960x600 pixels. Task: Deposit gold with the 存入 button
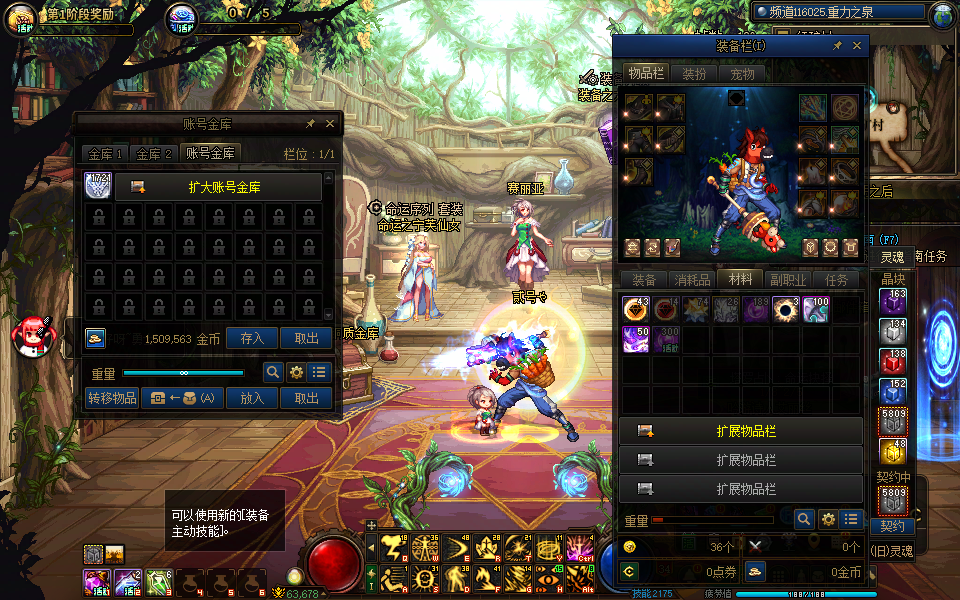252,338
